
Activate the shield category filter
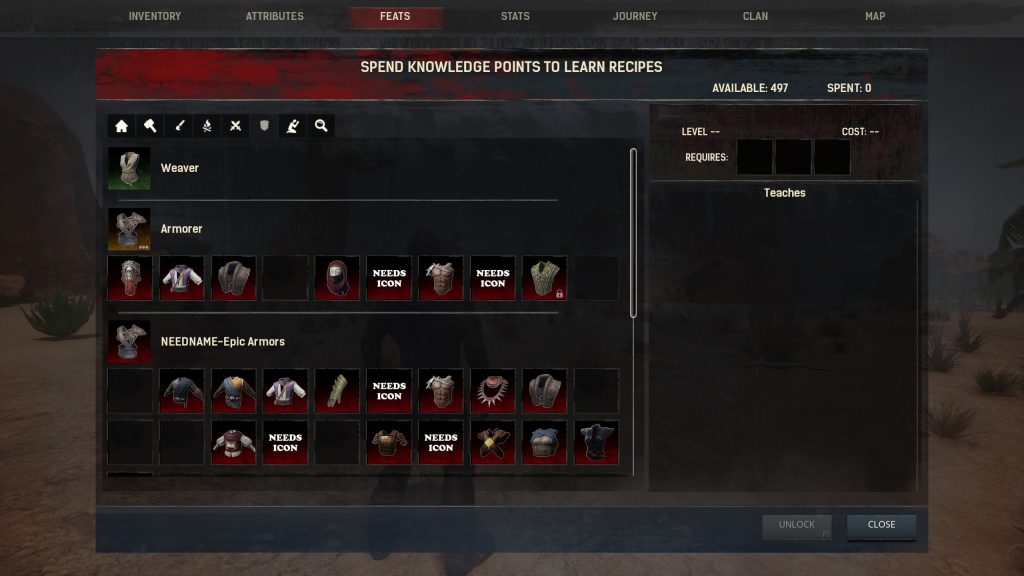click(264, 126)
